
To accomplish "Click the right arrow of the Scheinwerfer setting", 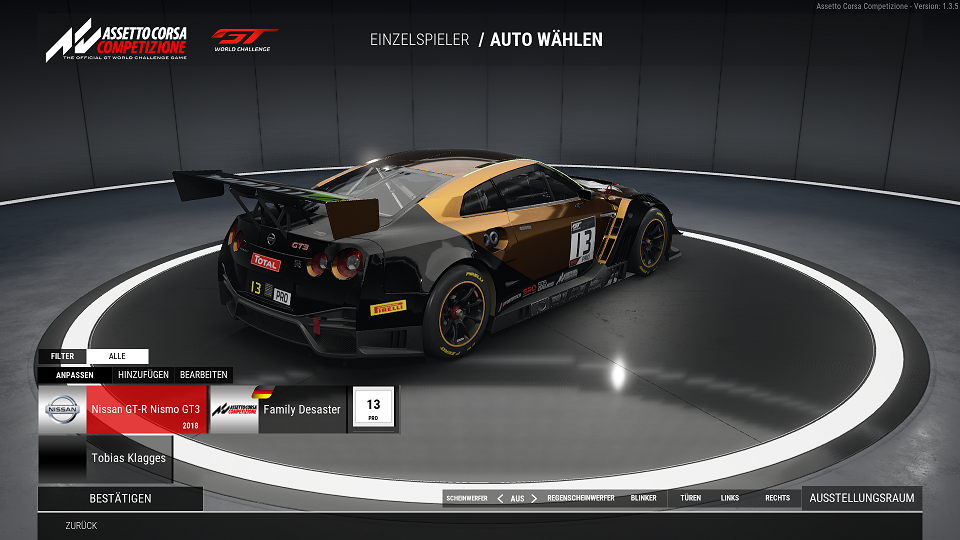I will tap(534, 498).
